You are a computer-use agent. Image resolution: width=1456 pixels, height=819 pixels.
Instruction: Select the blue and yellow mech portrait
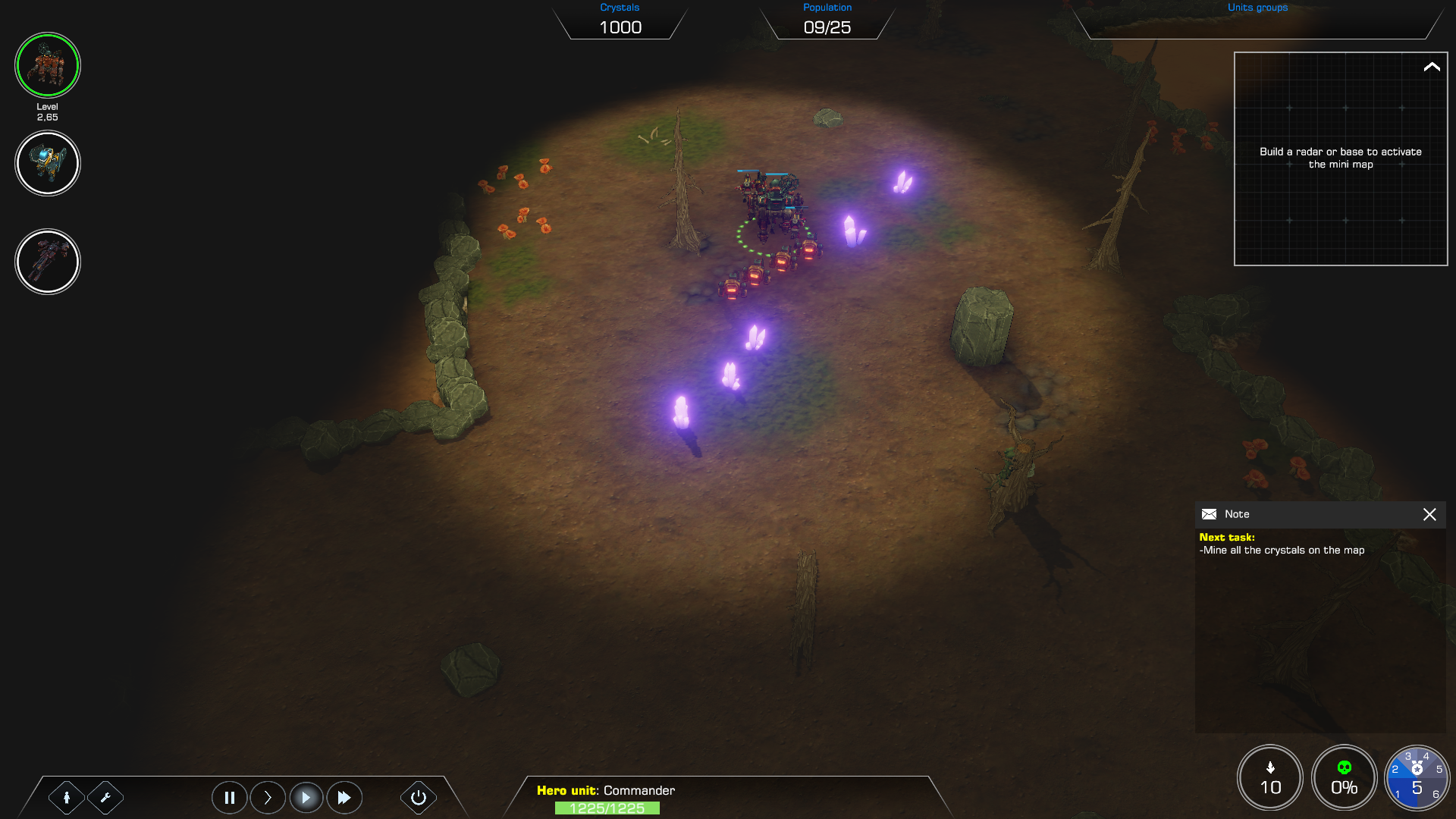tap(47, 163)
